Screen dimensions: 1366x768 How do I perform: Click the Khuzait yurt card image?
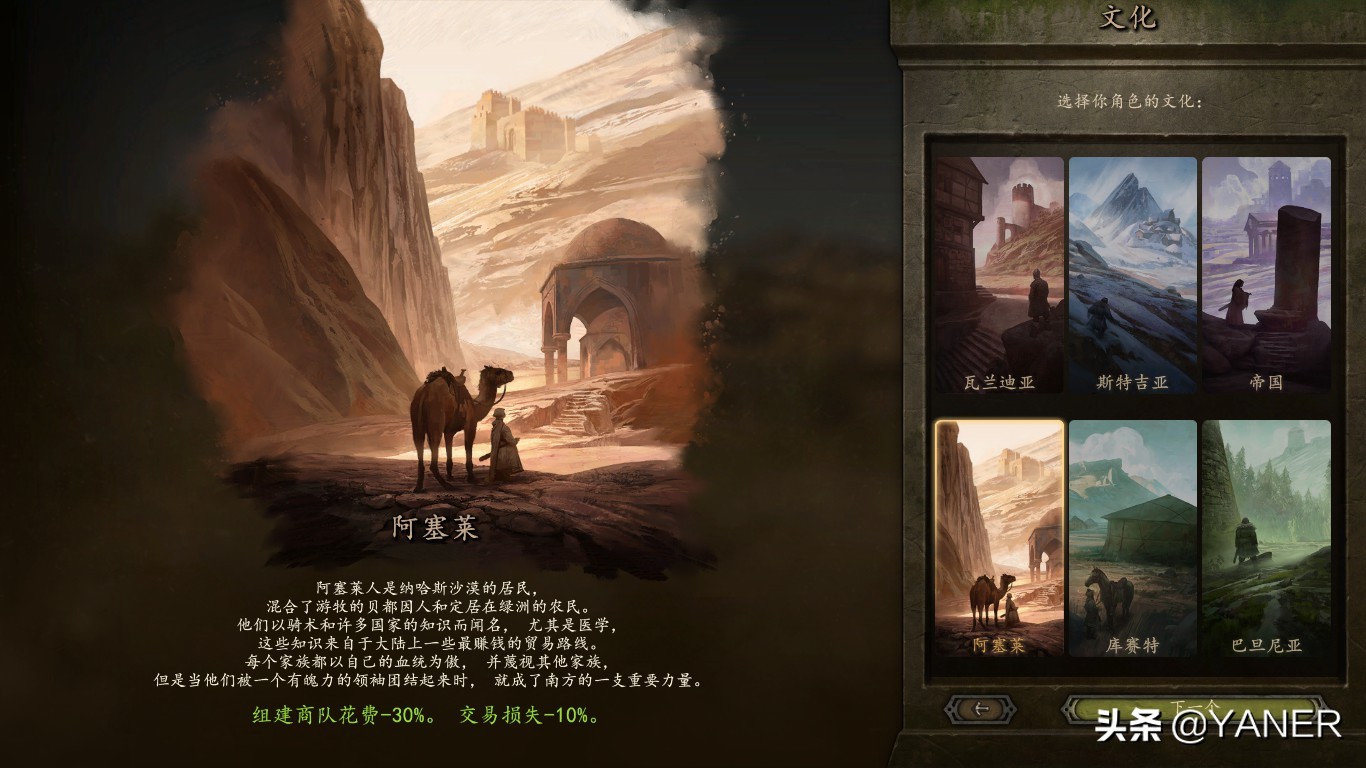click(x=1131, y=530)
